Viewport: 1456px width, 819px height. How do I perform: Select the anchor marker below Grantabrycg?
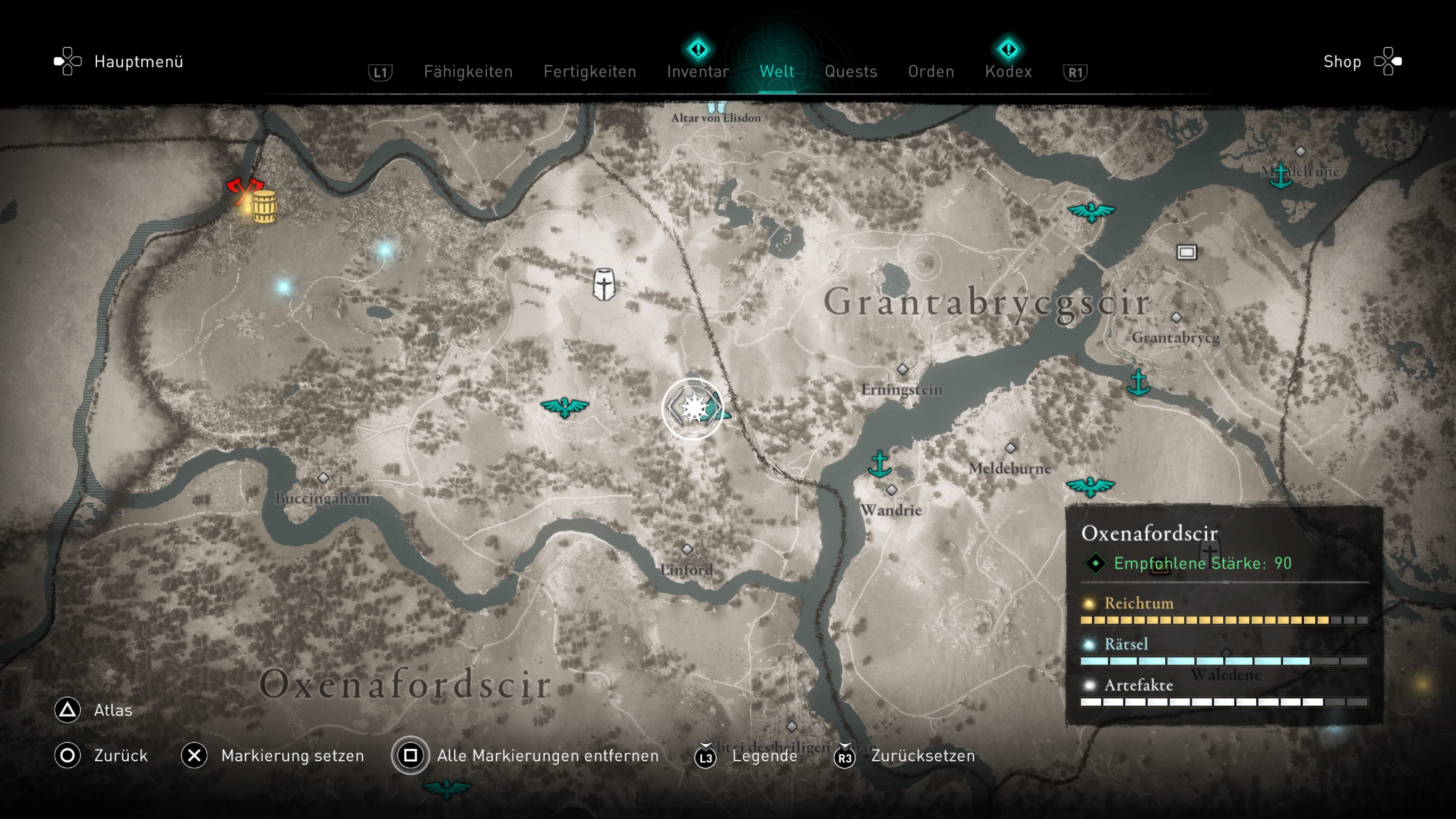(1138, 382)
